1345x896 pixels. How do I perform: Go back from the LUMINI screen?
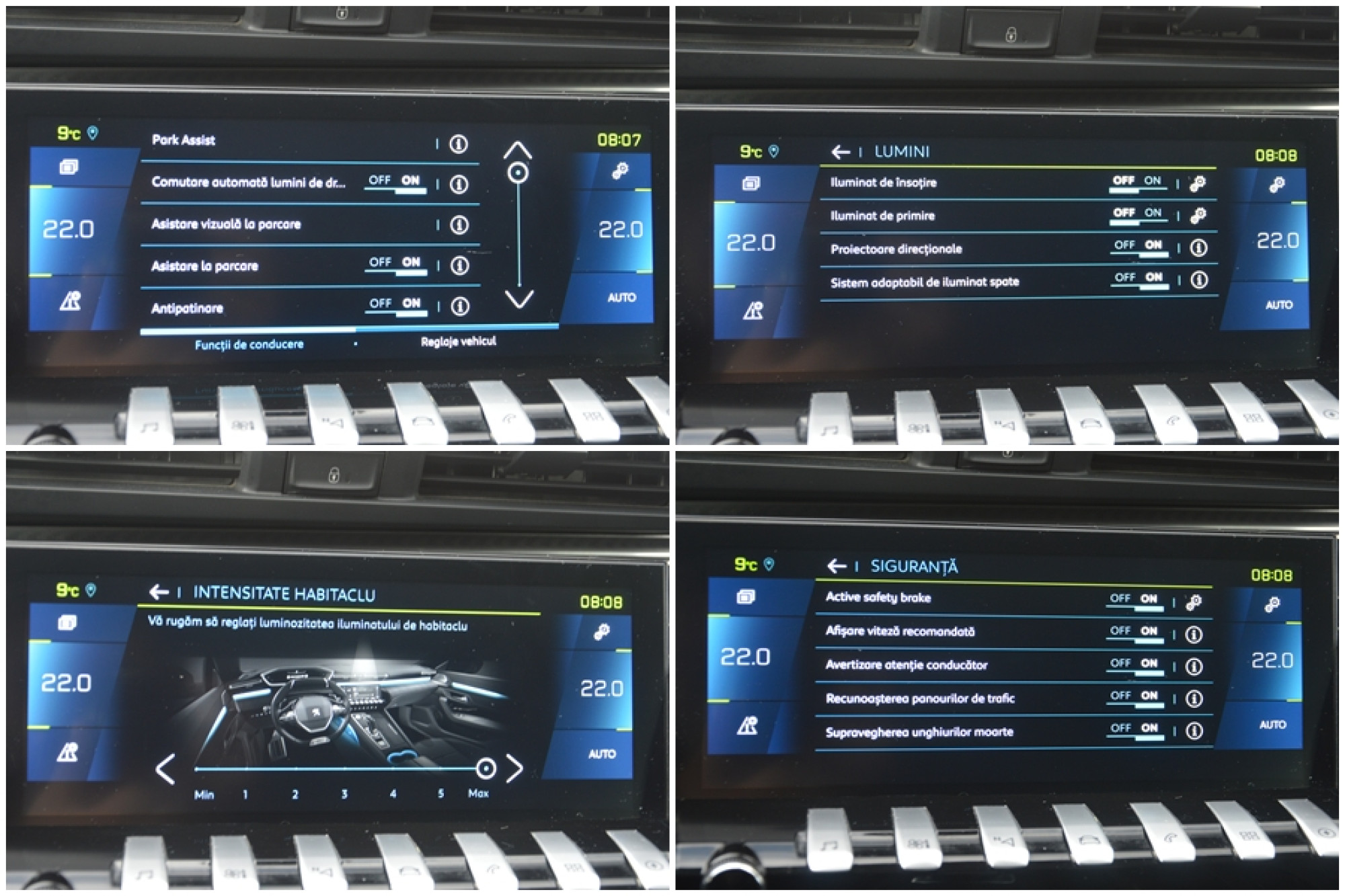841,152
